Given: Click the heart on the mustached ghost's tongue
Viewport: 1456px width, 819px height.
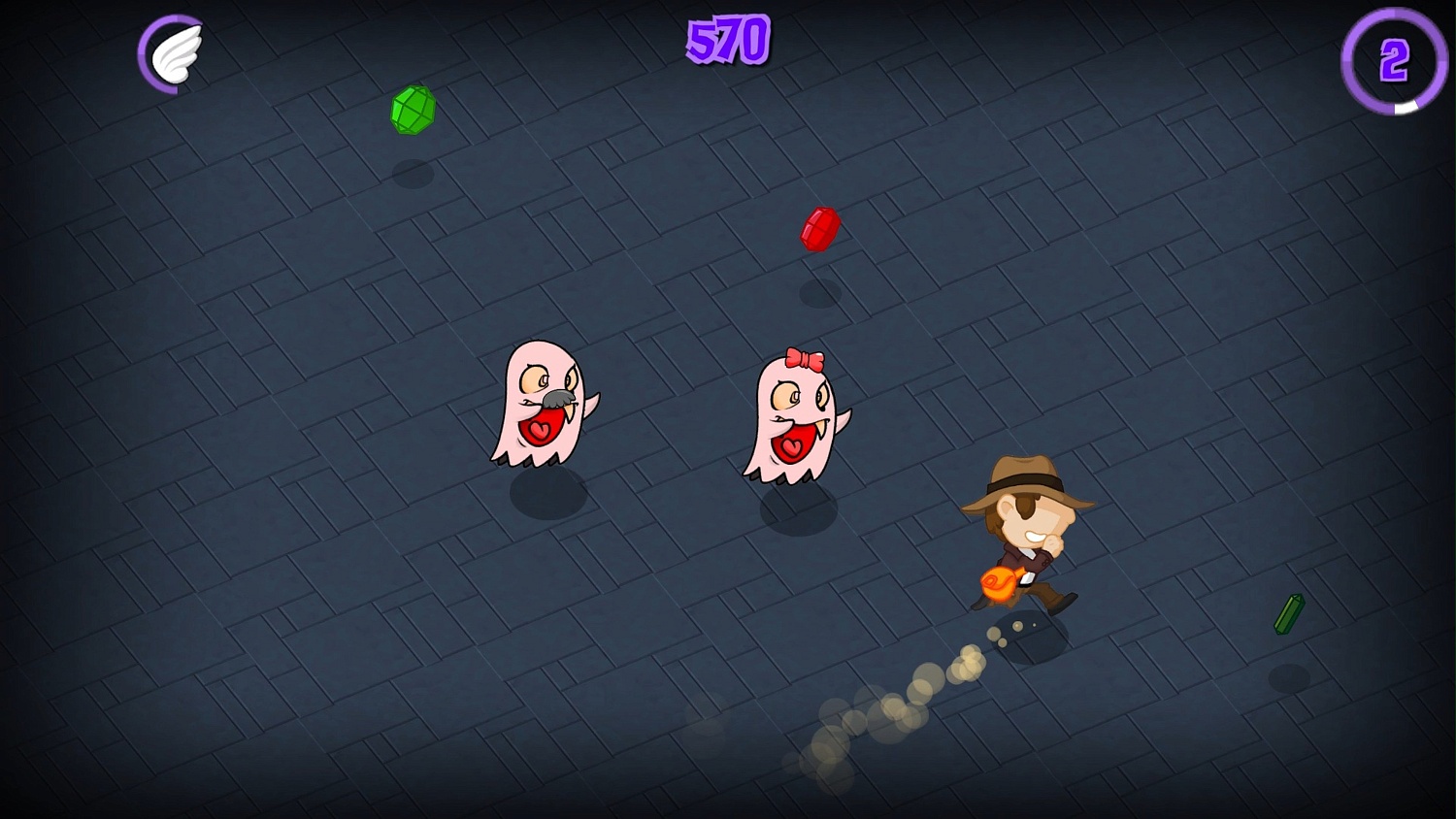Looking at the screenshot, I should coord(541,431).
